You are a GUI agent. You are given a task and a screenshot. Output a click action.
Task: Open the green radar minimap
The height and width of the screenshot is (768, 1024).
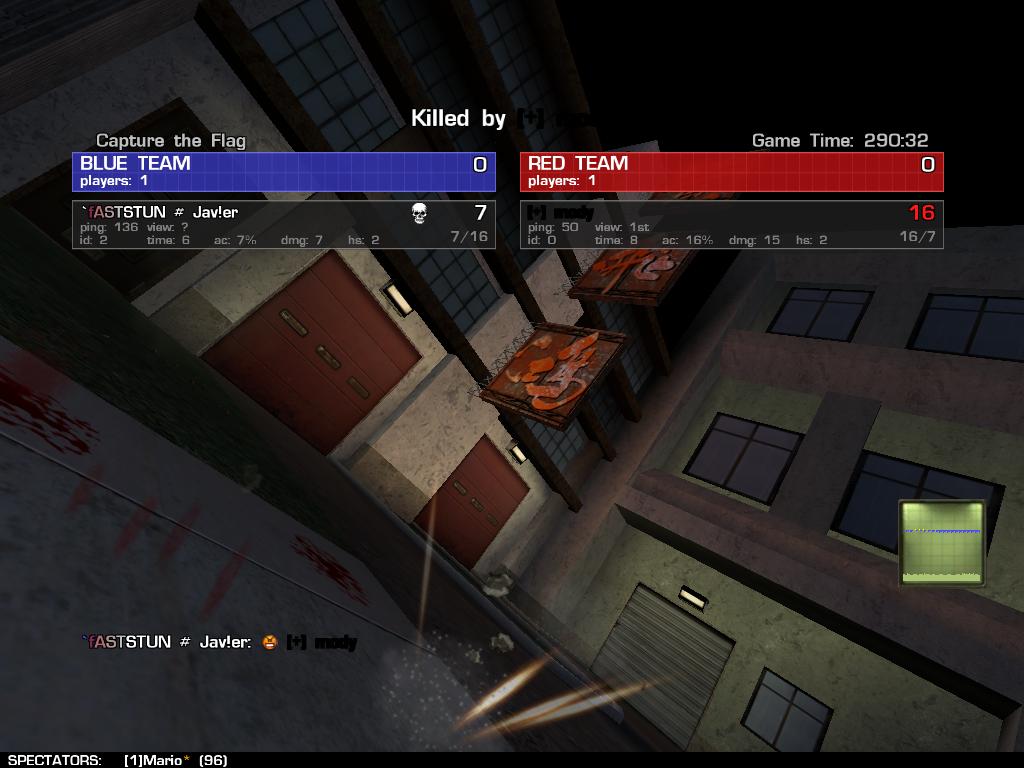point(942,543)
